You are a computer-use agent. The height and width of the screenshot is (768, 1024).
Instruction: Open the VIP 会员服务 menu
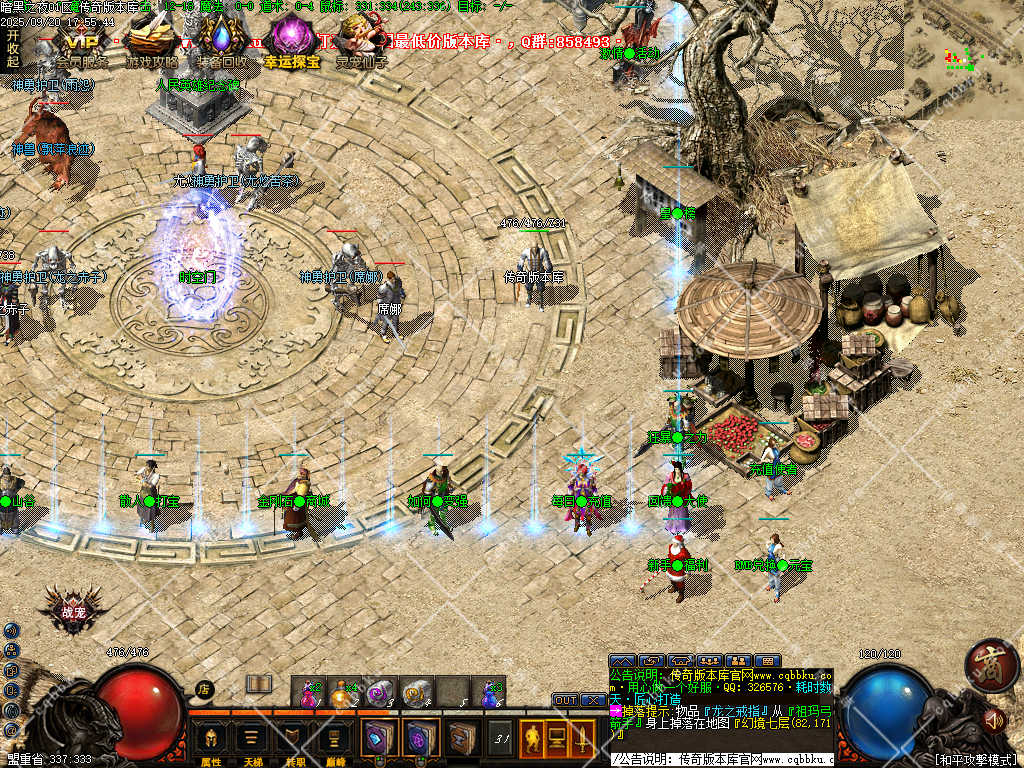pyautogui.click(x=81, y=44)
